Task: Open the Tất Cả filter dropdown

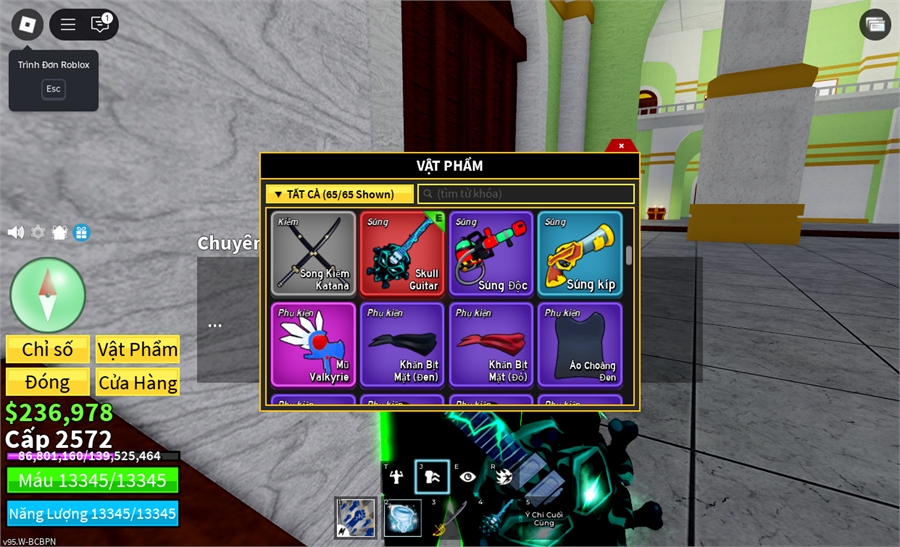Action: pos(339,194)
